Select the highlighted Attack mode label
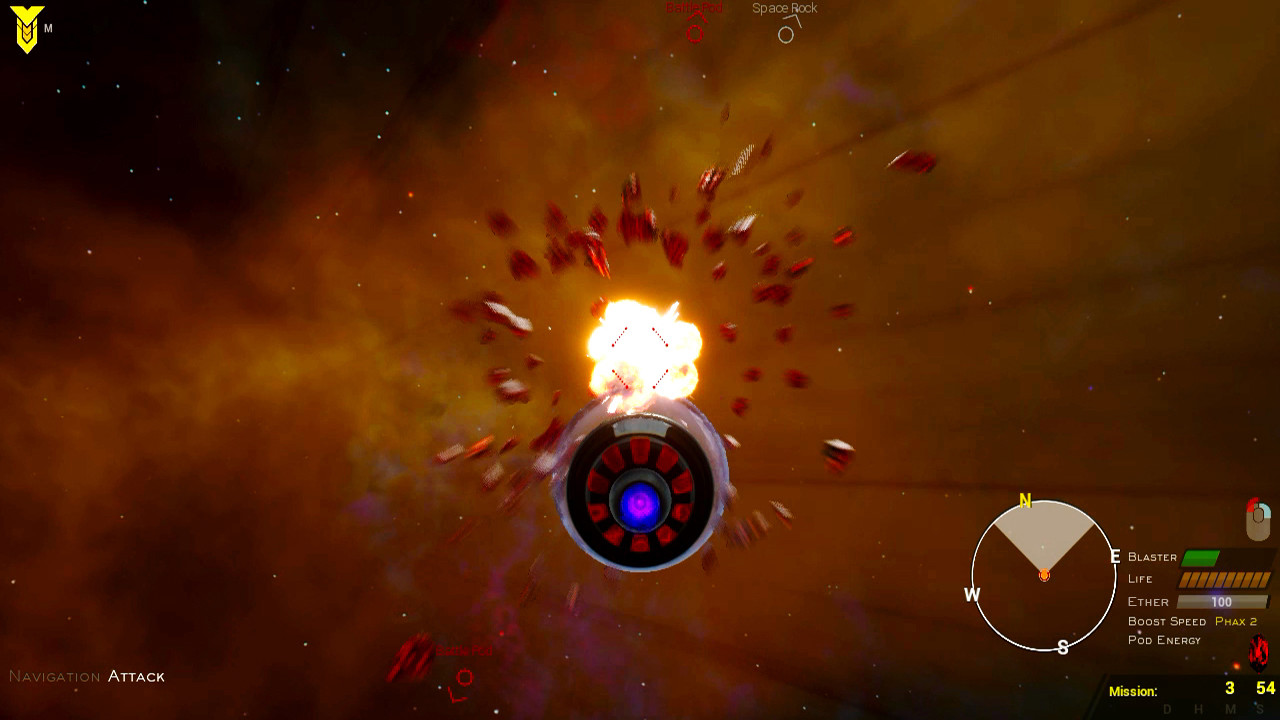Screen dimensions: 1280x720 click(x=136, y=677)
